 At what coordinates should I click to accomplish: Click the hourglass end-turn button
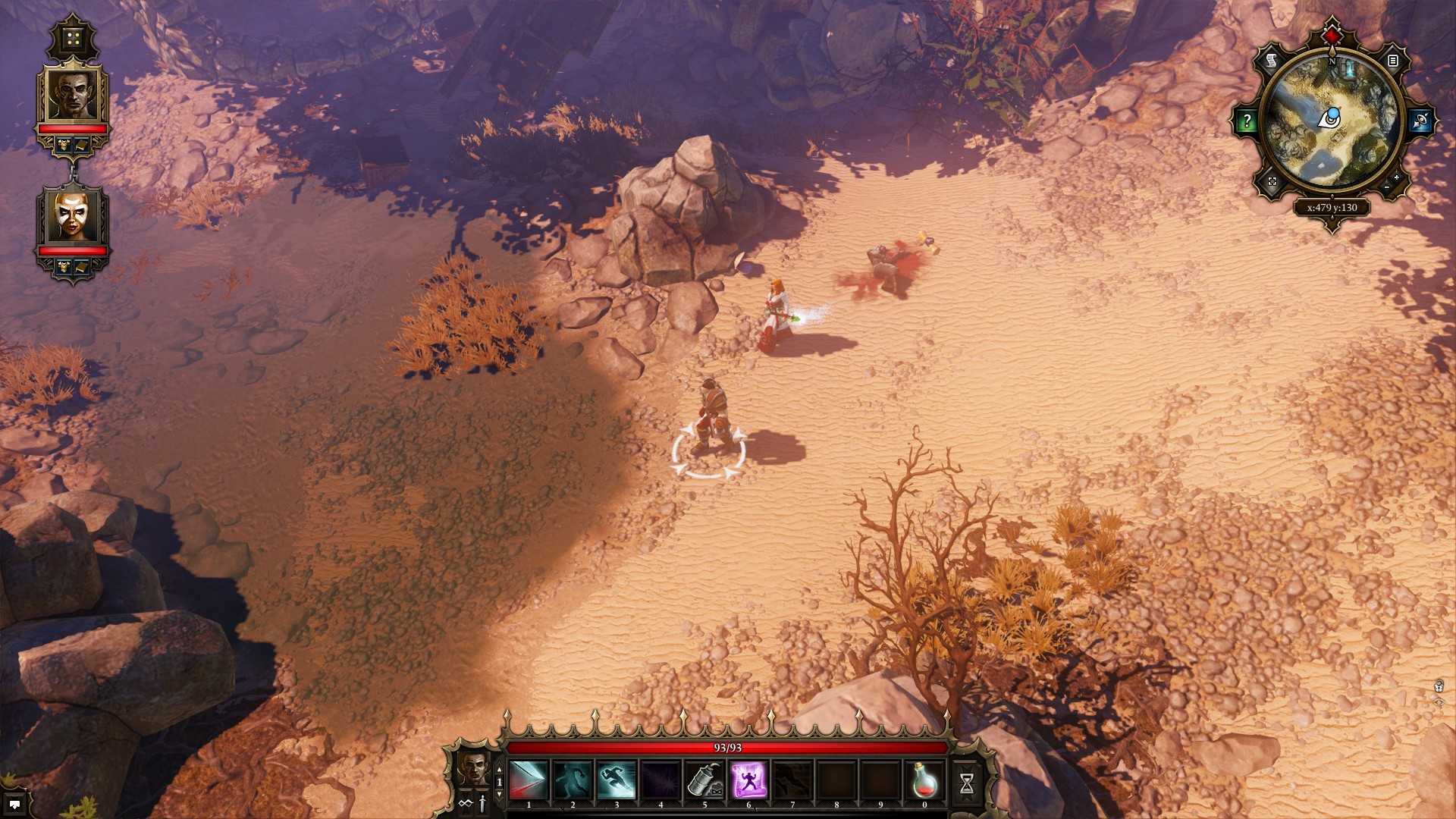pyautogui.click(x=966, y=783)
